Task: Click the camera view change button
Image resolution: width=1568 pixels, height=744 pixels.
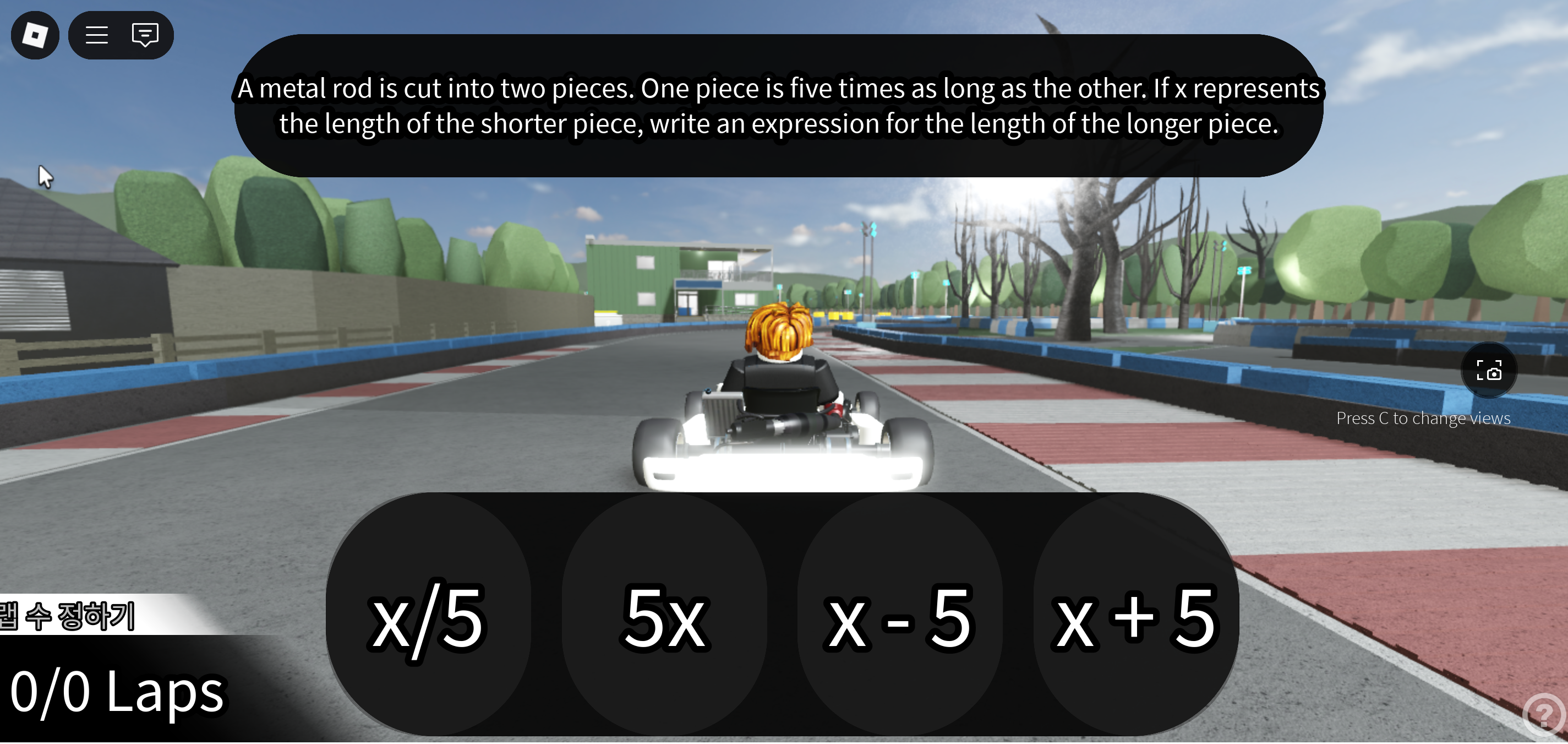Action: 1488,370
